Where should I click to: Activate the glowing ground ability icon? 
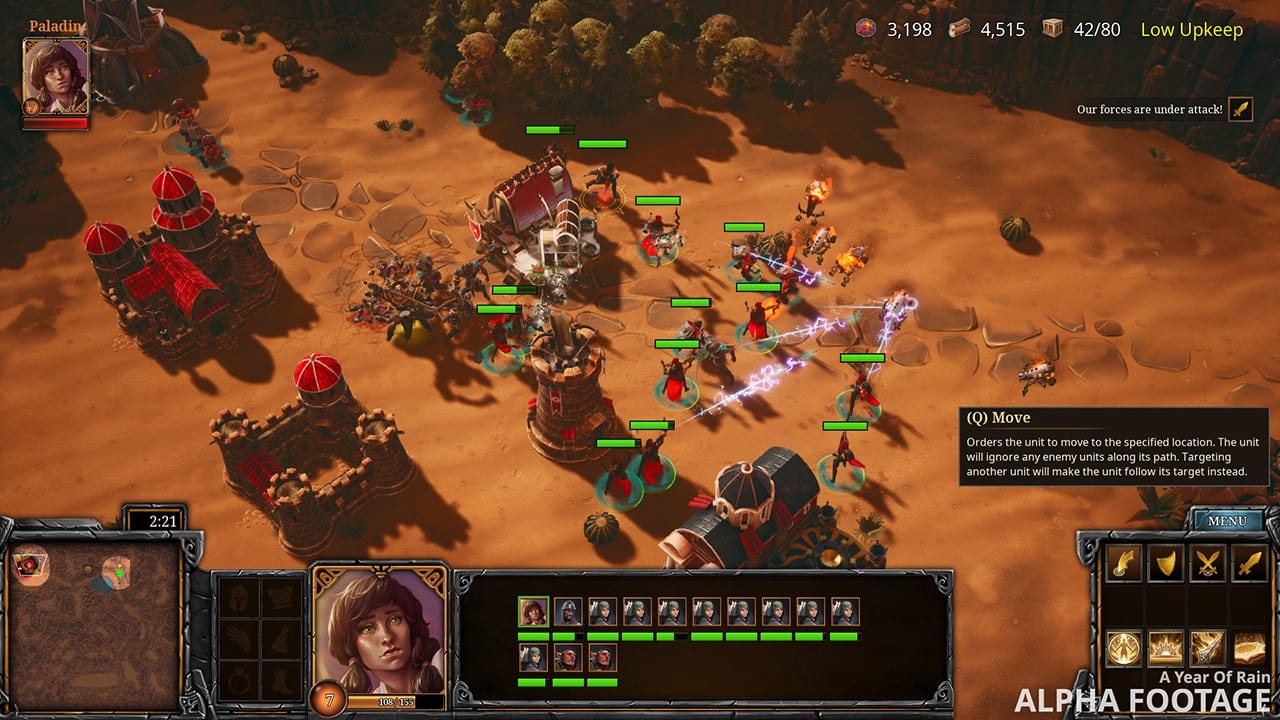pyautogui.click(x=1249, y=648)
